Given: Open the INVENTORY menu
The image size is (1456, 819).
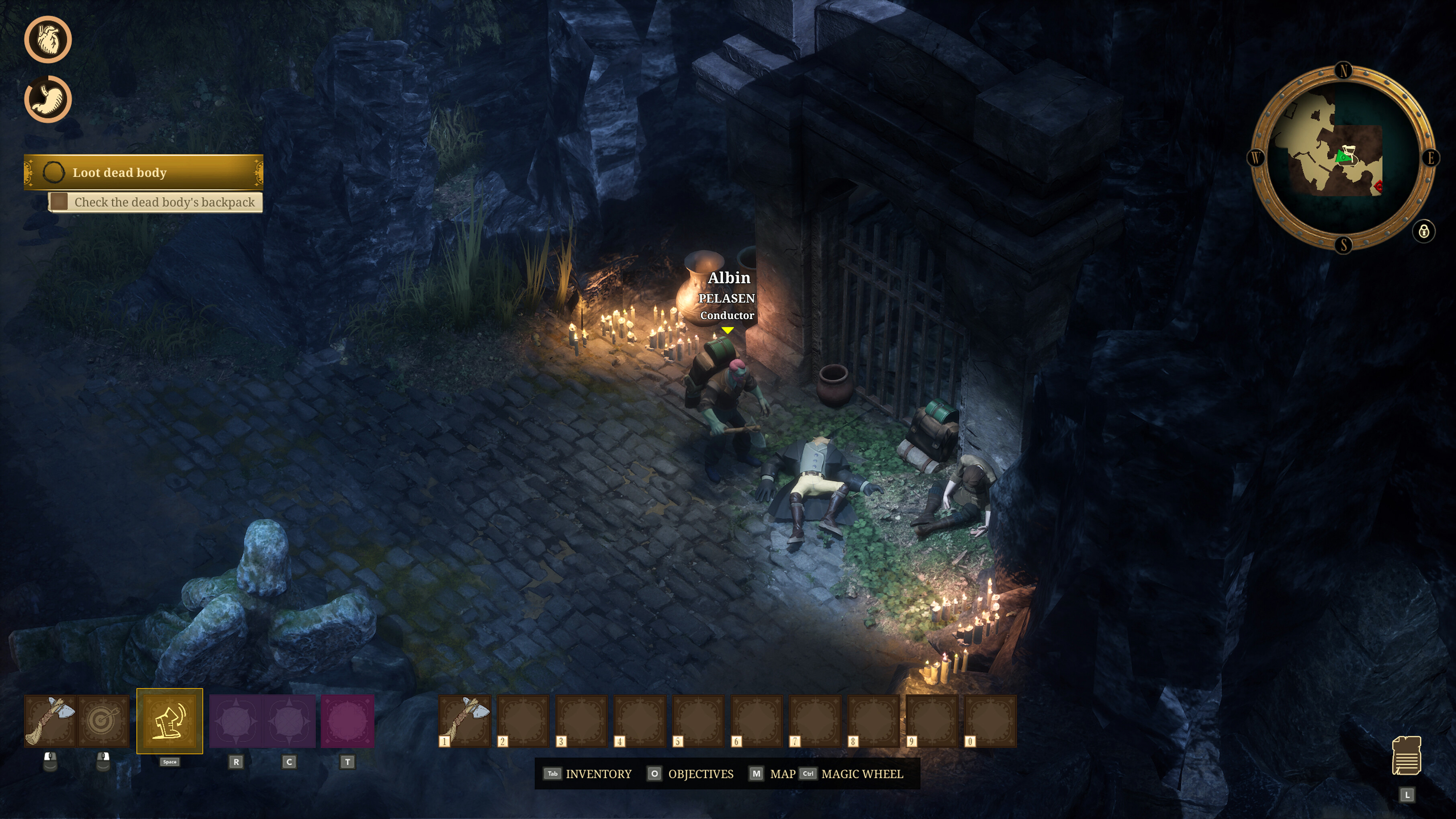Looking at the screenshot, I should pos(599,774).
